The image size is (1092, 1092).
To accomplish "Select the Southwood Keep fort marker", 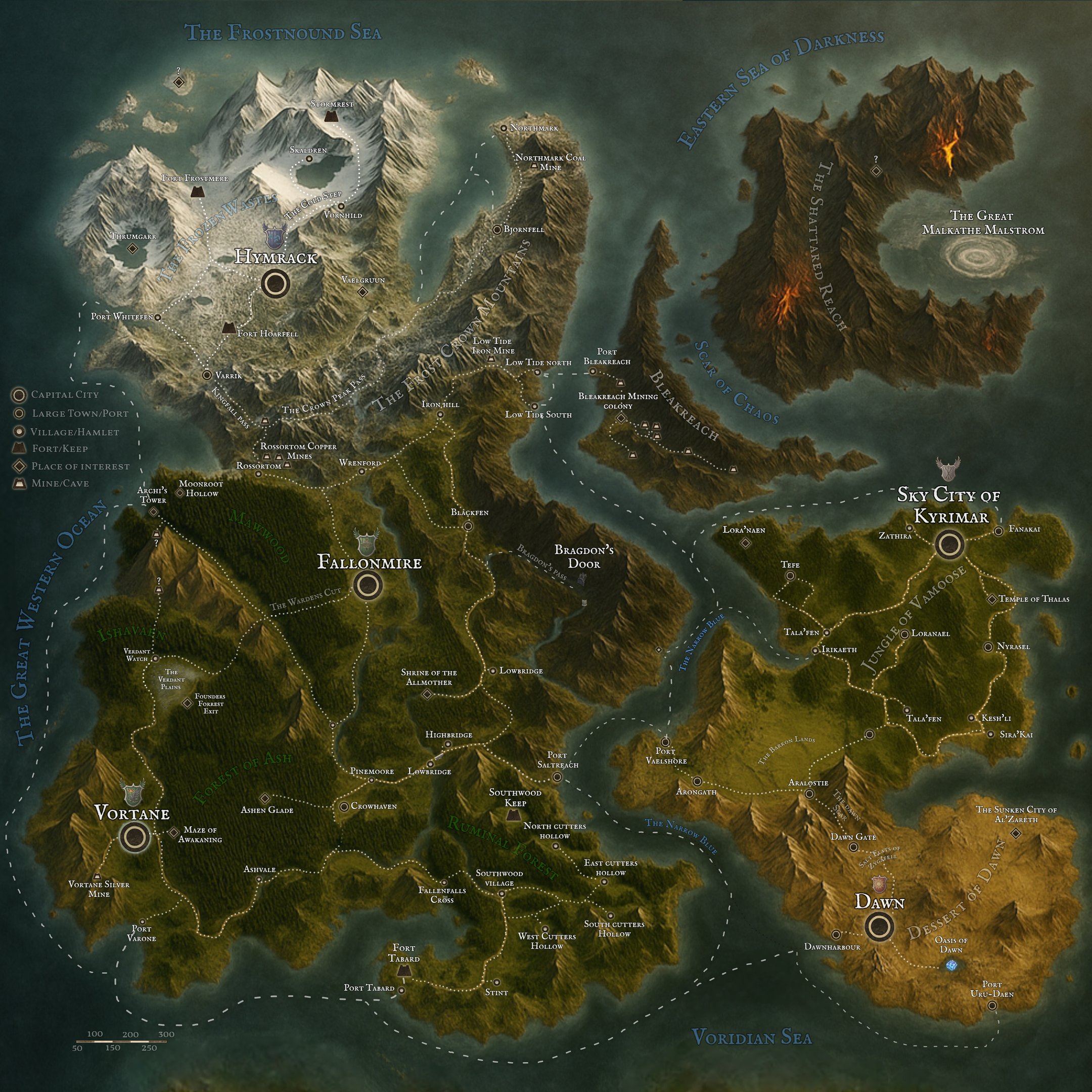I will (x=513, y=814).
